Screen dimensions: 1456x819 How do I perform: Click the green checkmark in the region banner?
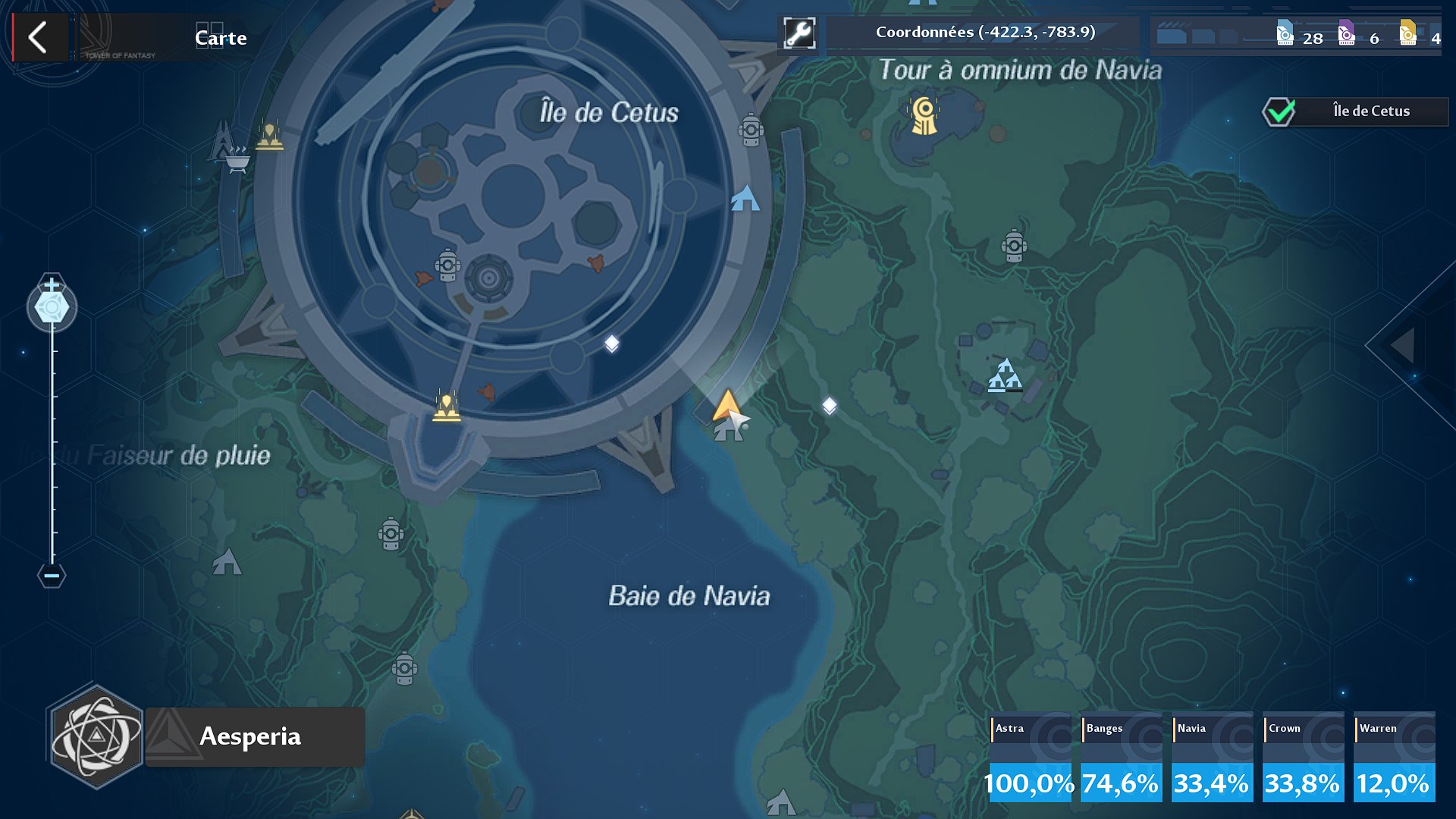click(1280, 111)
